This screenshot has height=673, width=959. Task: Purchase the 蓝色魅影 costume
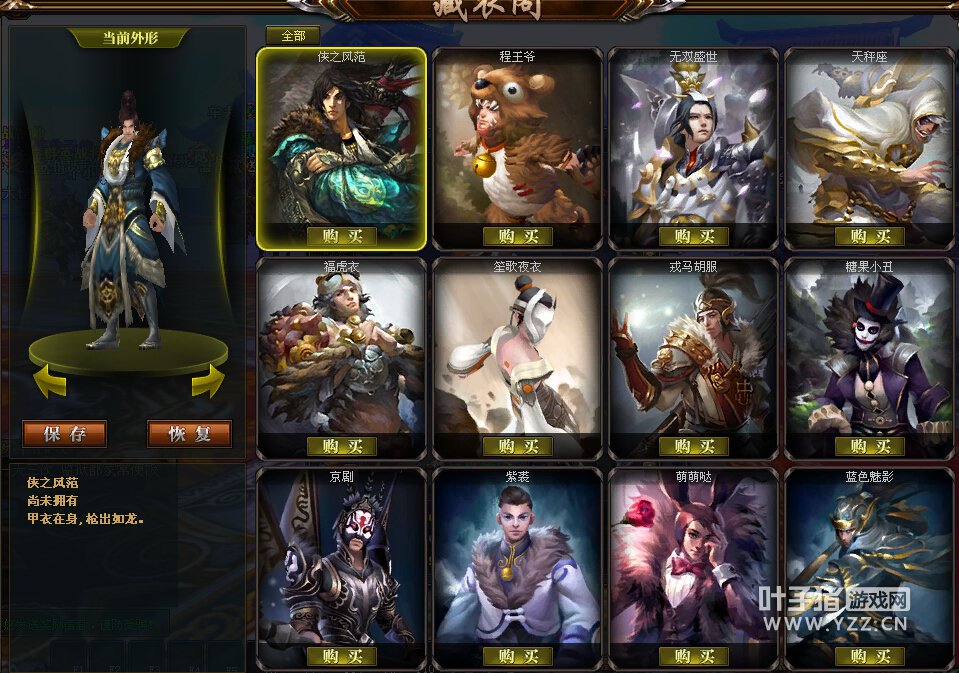tap(869, 656)
